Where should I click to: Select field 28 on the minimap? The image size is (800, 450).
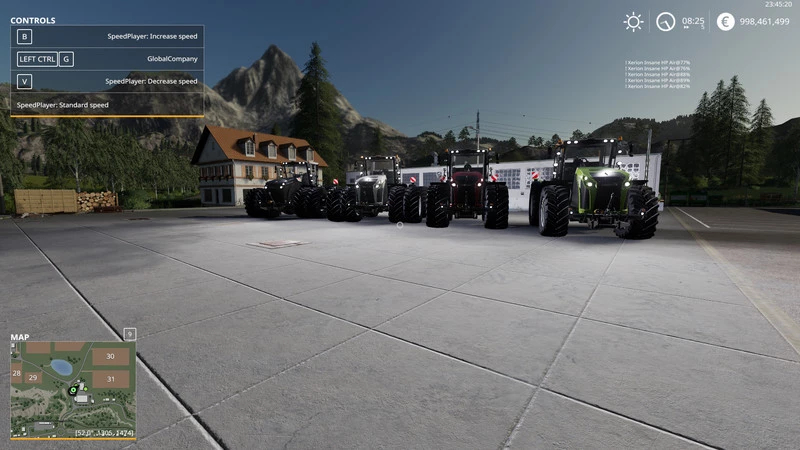[16, 372]
